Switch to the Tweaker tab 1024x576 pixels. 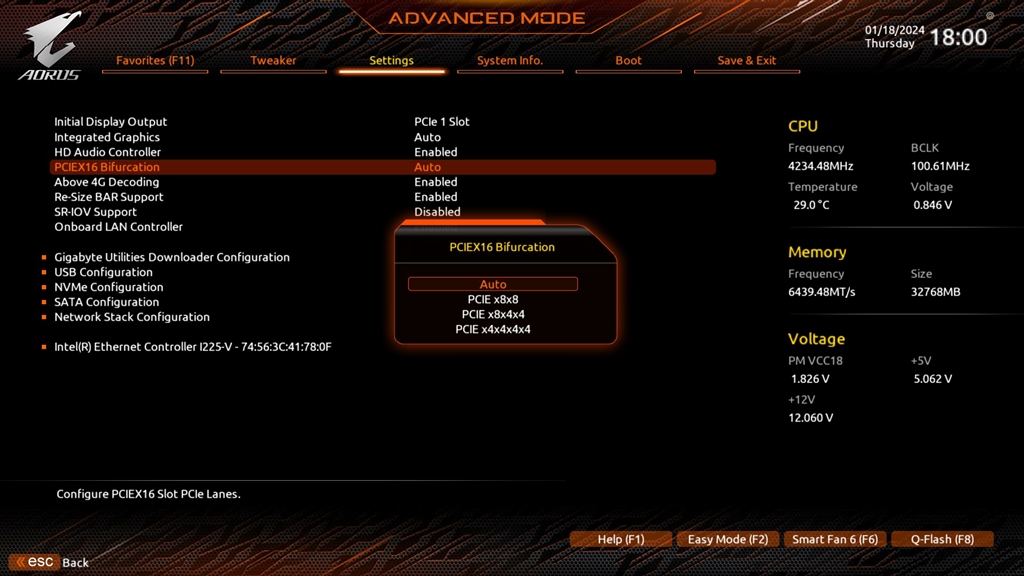click(273, 61)
